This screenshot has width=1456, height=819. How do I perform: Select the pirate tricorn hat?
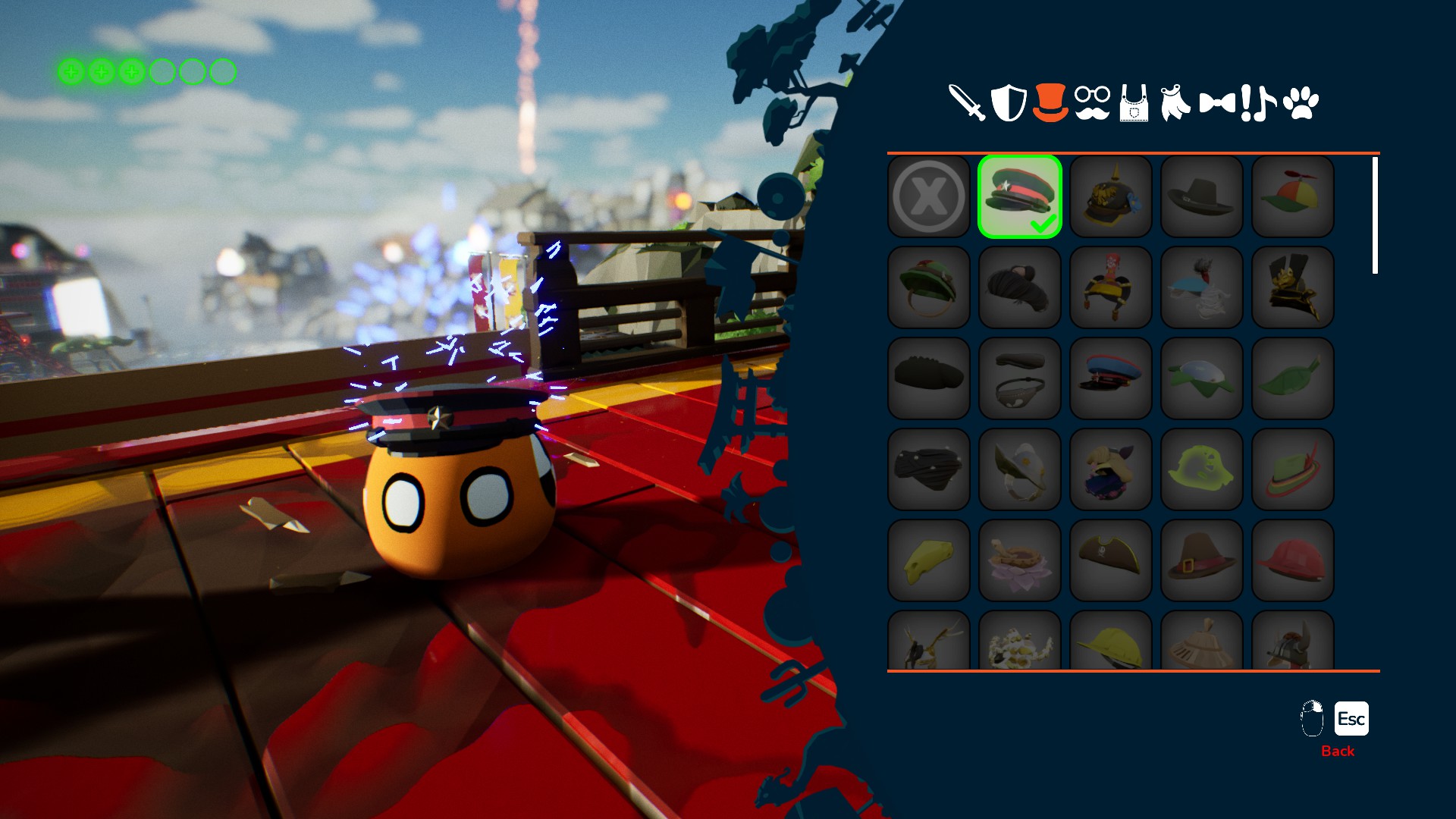pyautogui.click(x=1111, y=560)
